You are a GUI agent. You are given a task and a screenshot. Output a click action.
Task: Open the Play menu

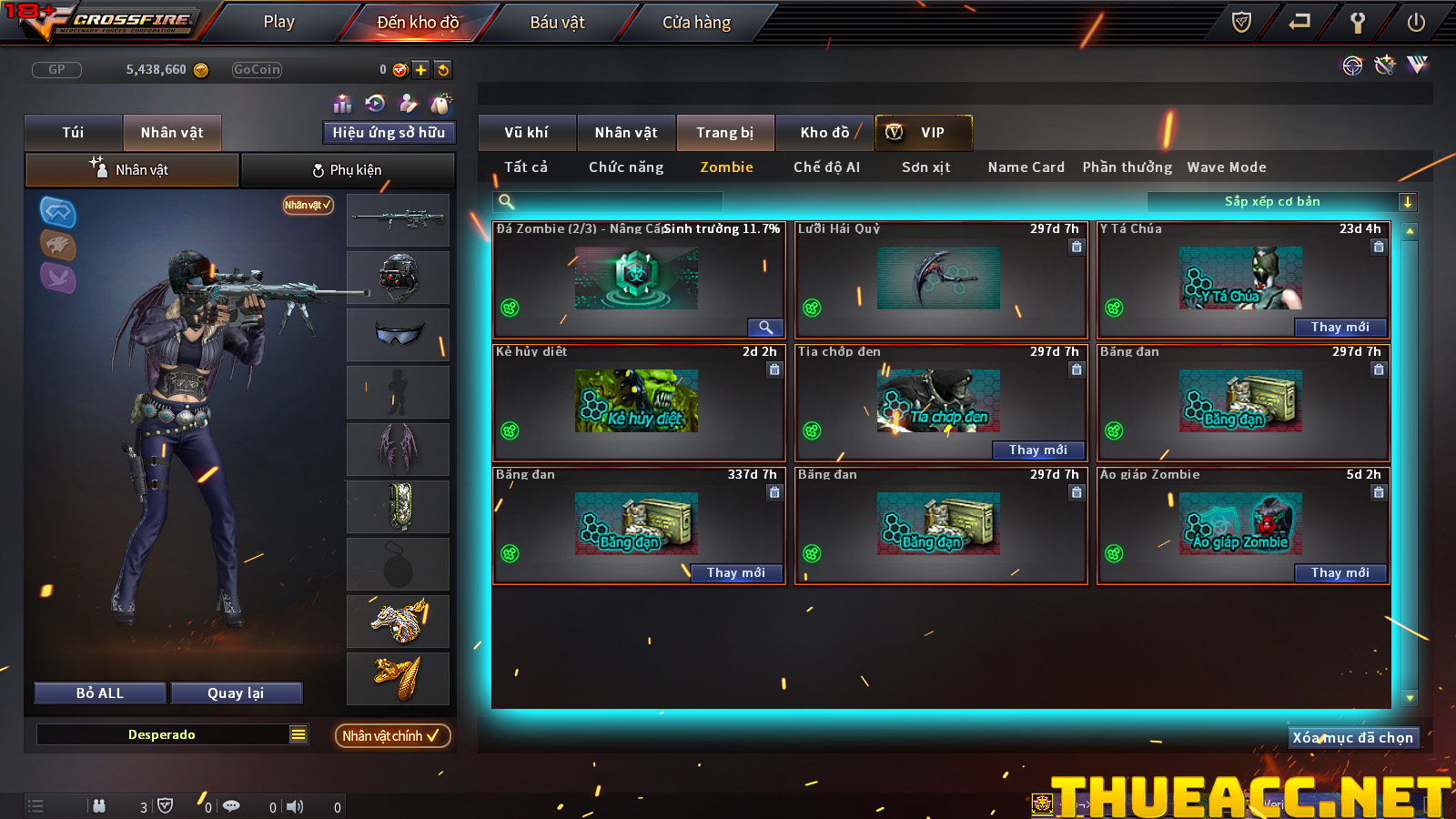tap(278, 22)
